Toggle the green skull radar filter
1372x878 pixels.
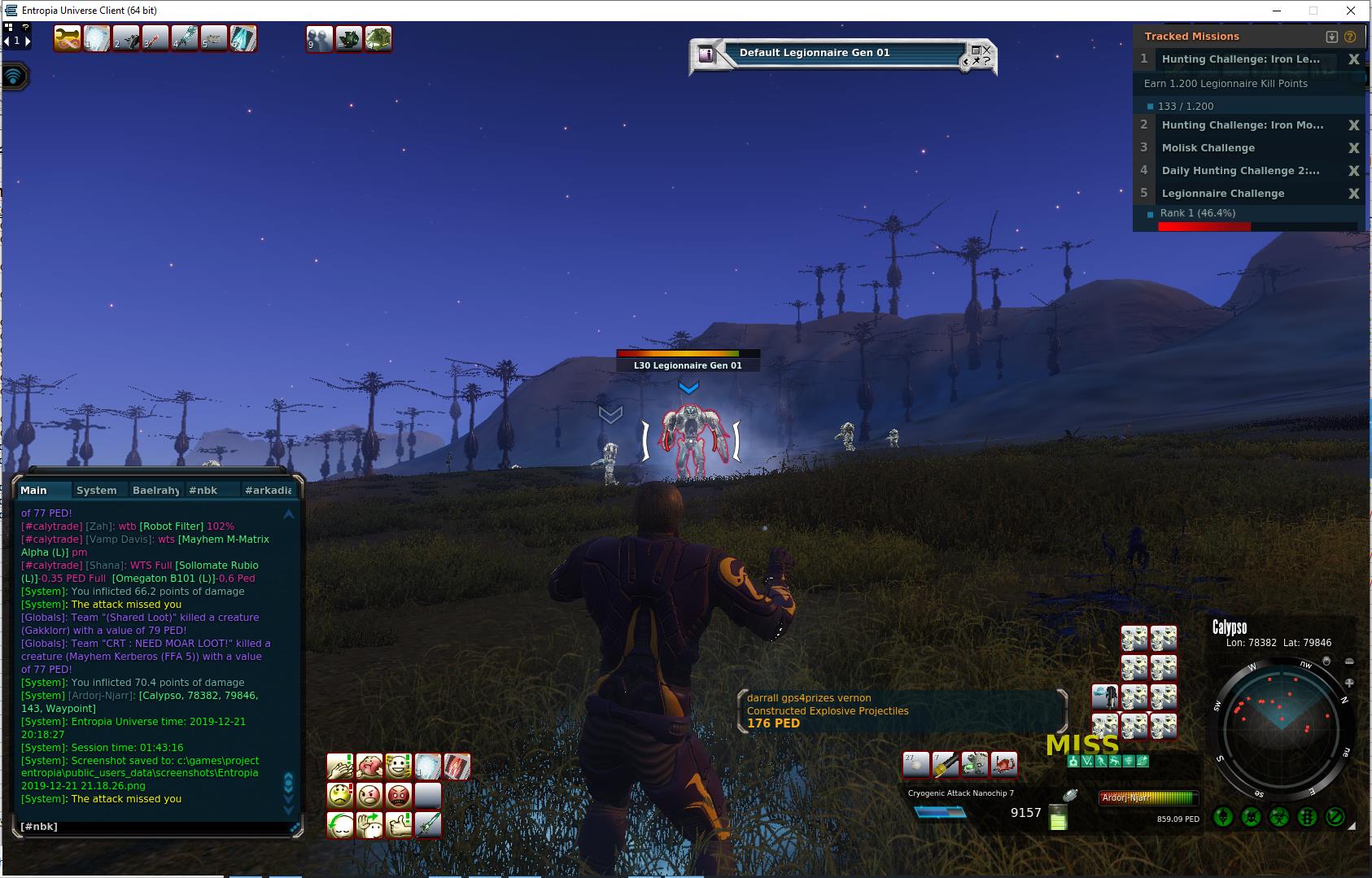(x=1223, y=816)
